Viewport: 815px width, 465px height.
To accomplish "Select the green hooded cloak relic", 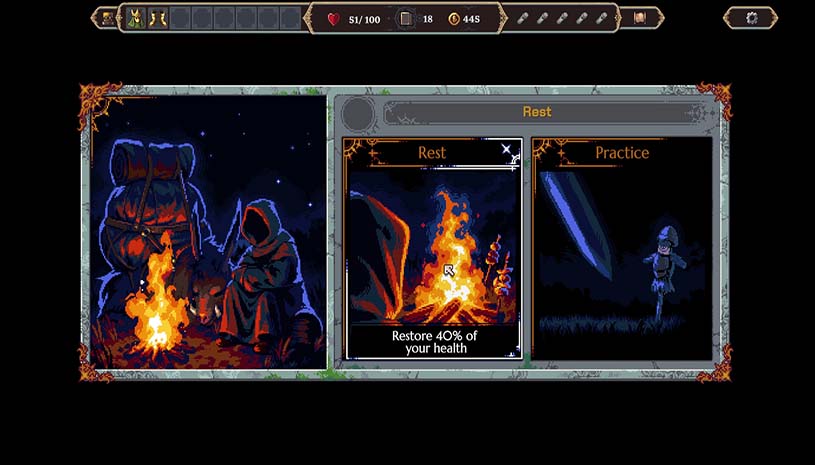I will tap(136, 18).
